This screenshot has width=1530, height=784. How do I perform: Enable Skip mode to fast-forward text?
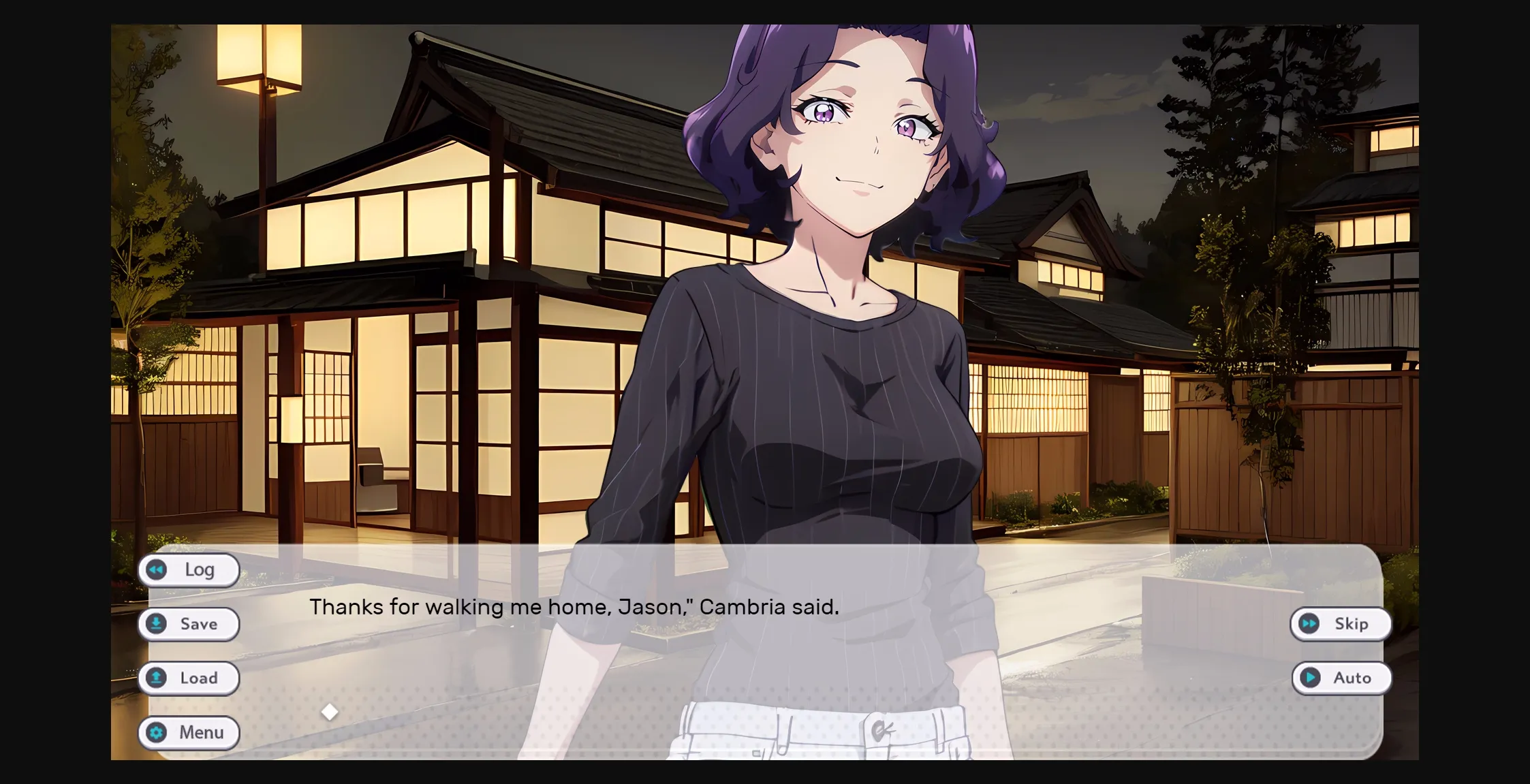click(x=1340, y=624)
